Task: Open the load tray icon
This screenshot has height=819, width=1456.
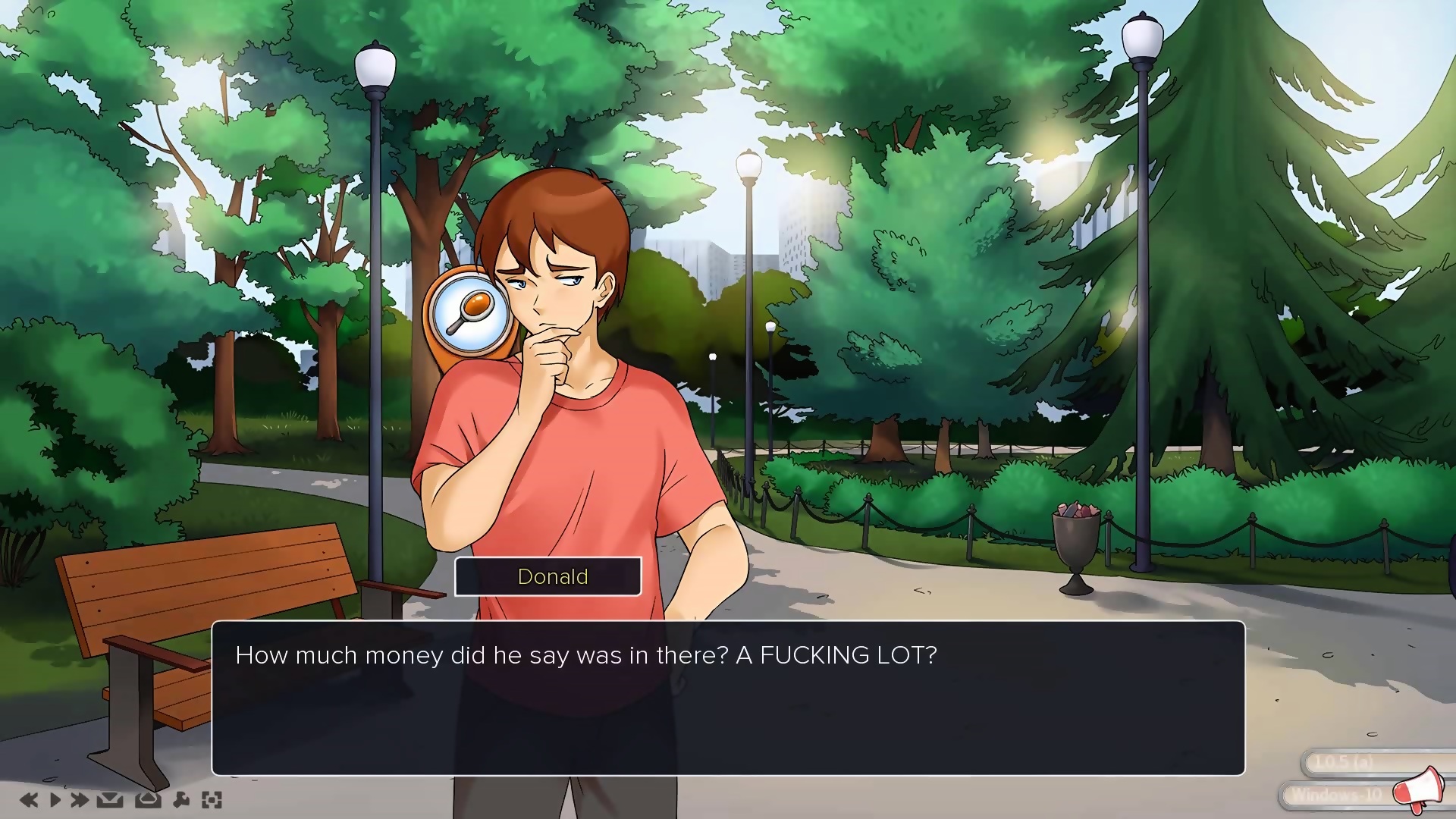Action: point(147,799)
